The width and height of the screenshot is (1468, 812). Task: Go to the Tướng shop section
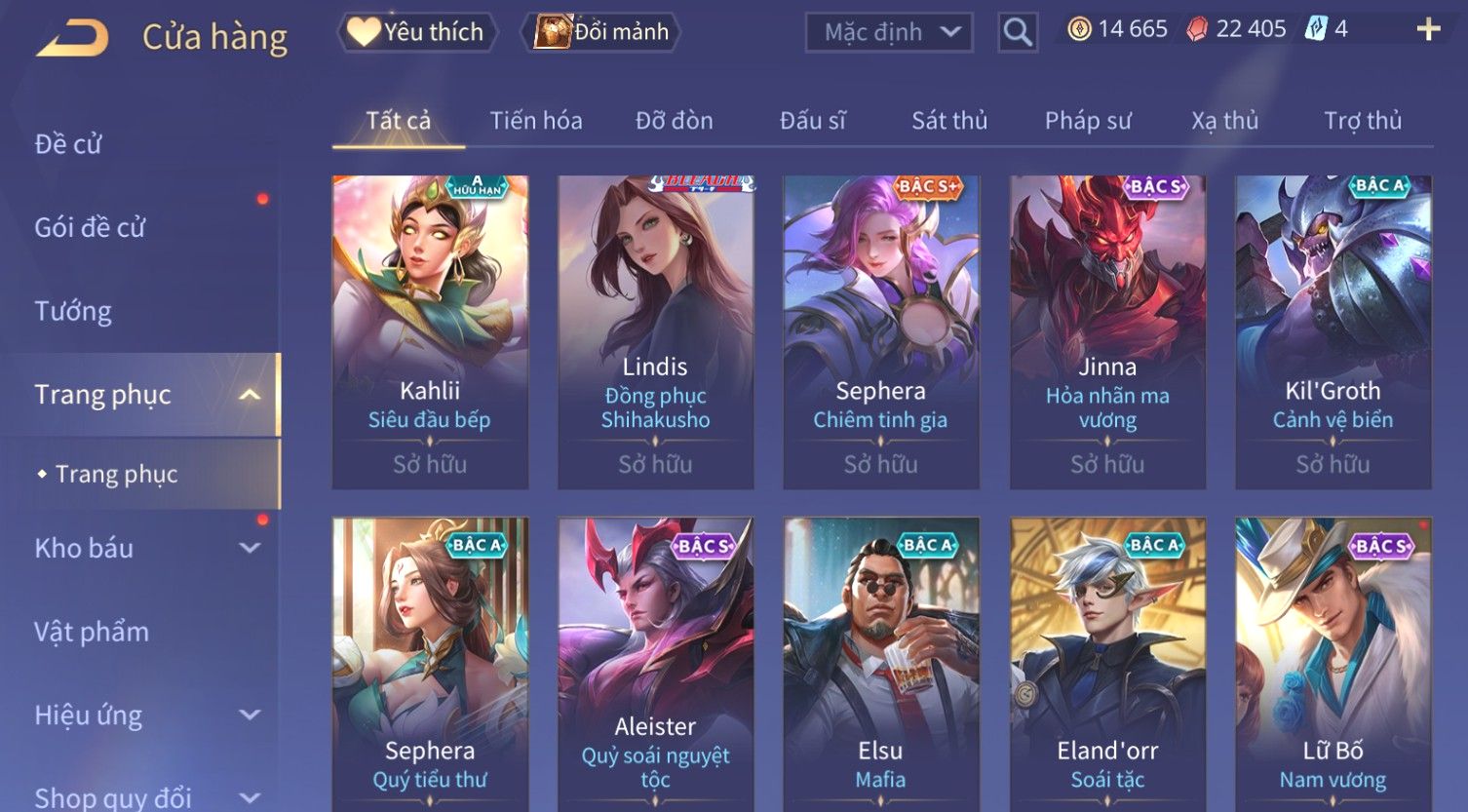pos(73,311)
